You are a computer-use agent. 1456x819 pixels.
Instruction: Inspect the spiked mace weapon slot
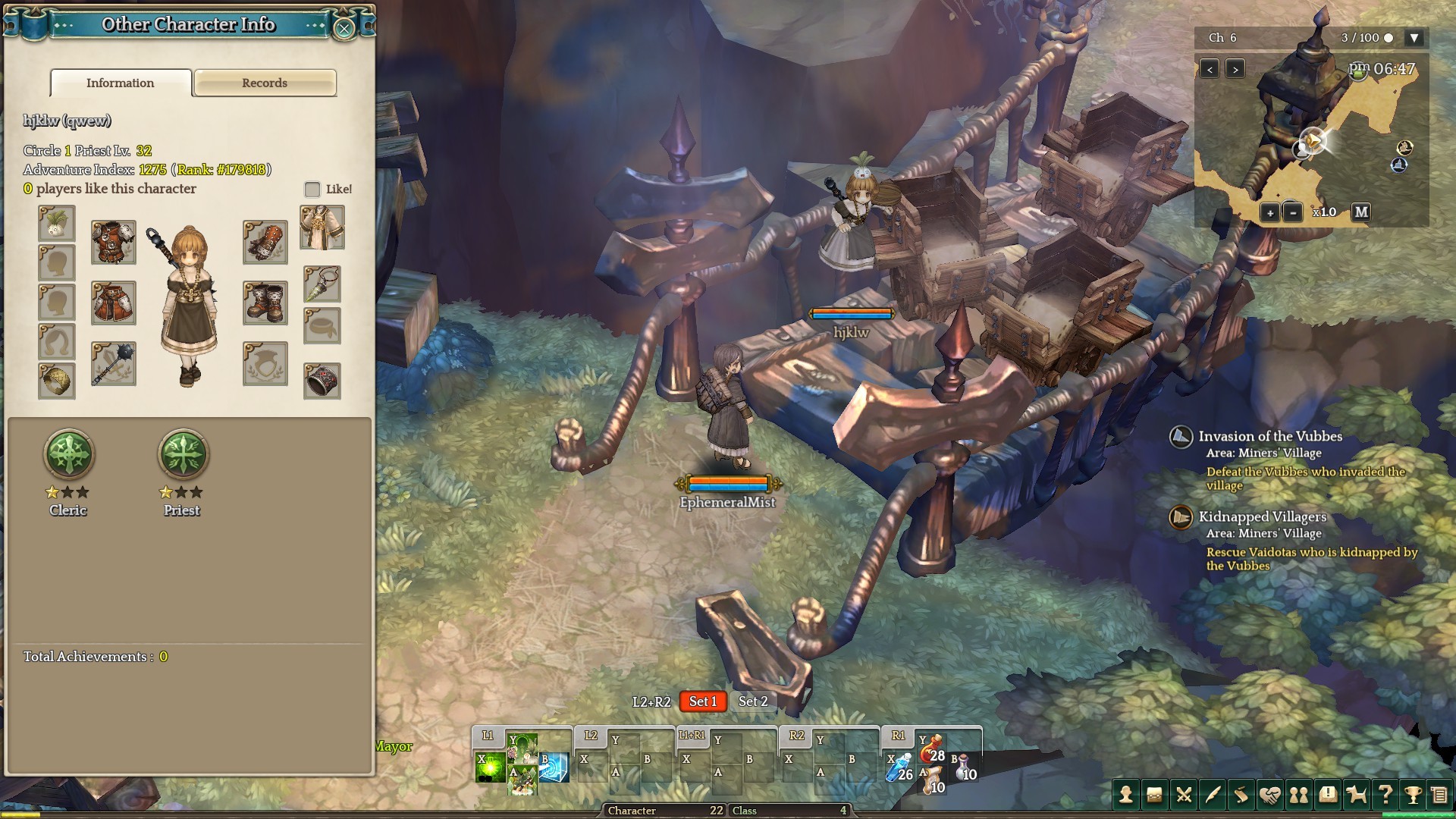click(x=114, y=364)
